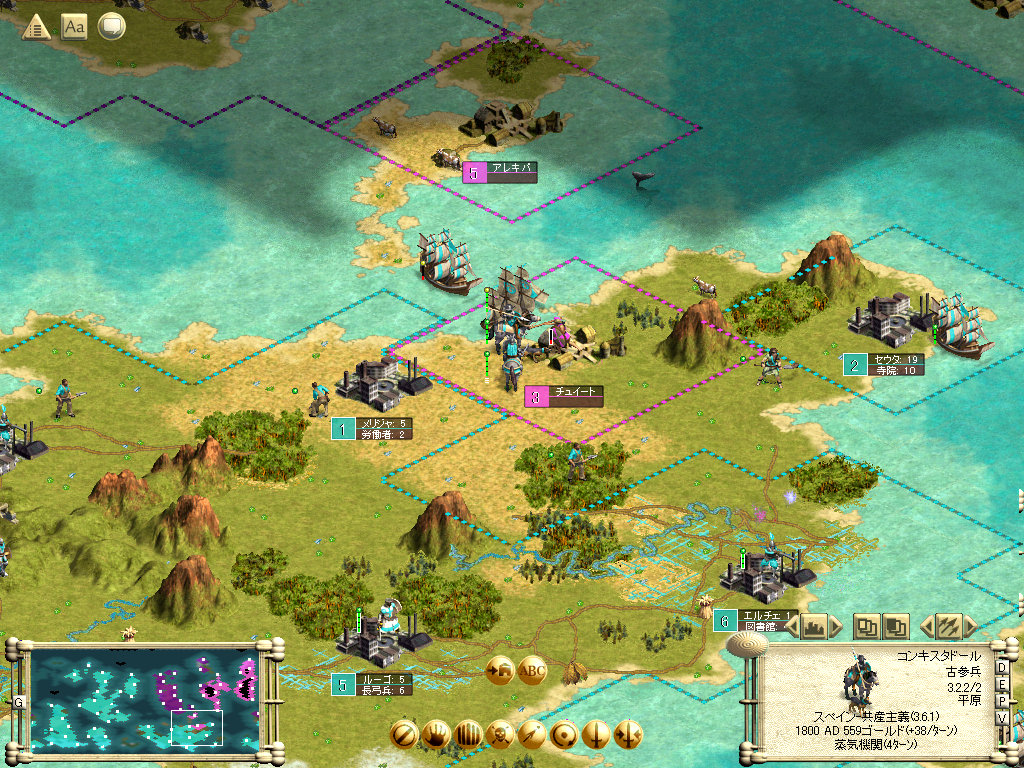This screenshot has width=1024, height=768.
Task: Open the Civilopedia 'Aa' book button
Action: click(x=74, y=27)
